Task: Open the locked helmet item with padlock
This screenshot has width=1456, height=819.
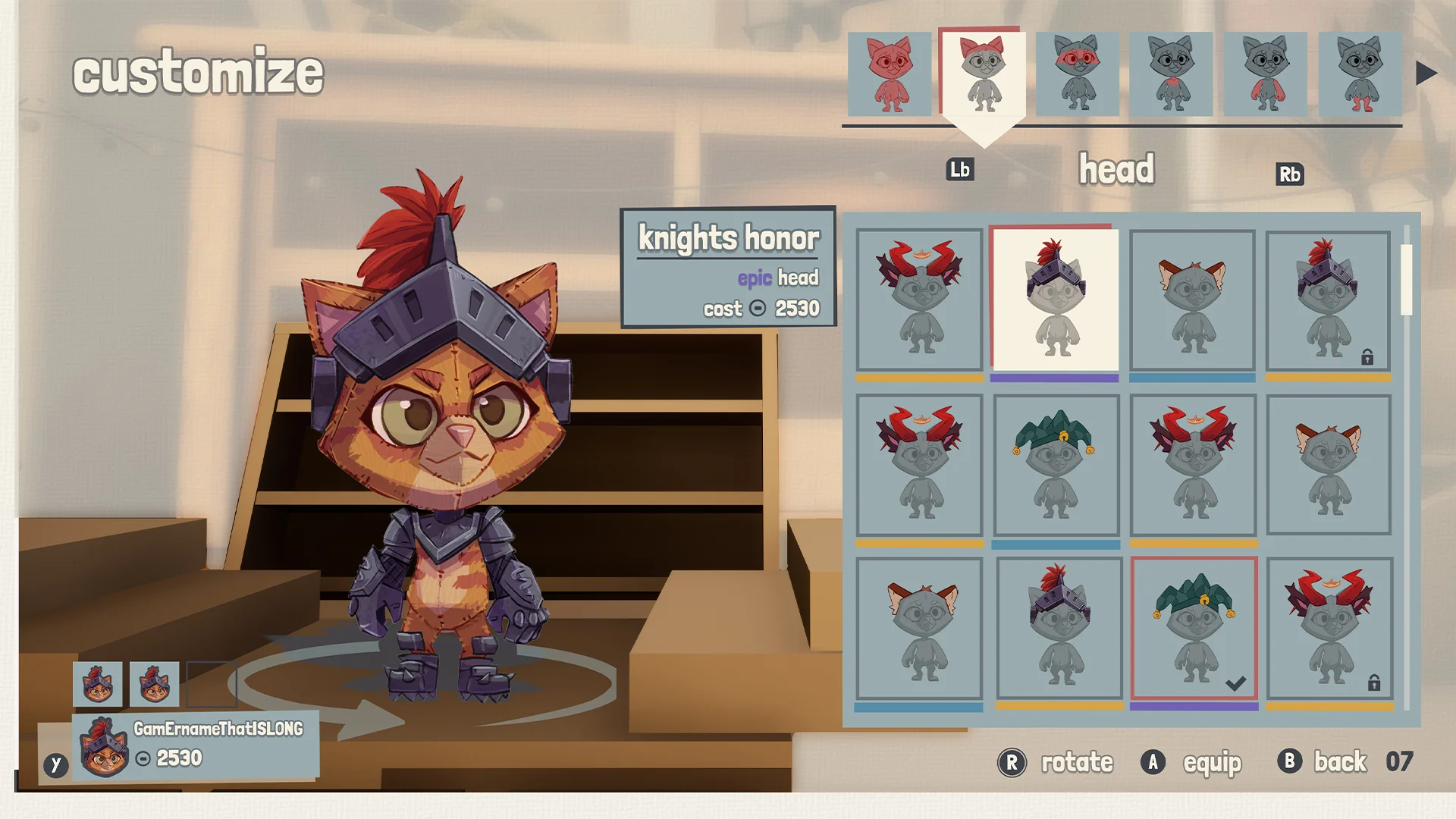Action: tap(1327, 300)
